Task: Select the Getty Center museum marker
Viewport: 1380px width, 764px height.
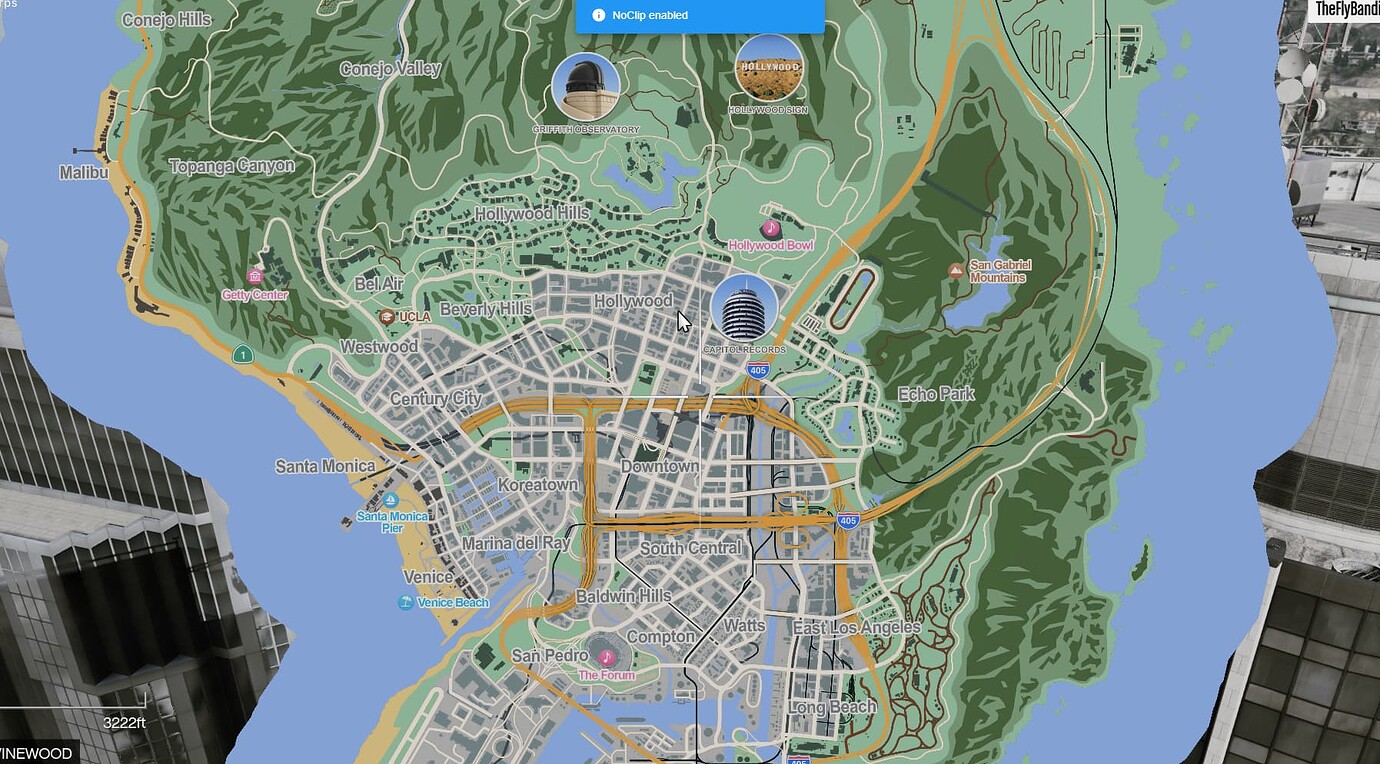Action: pos(255,274)
